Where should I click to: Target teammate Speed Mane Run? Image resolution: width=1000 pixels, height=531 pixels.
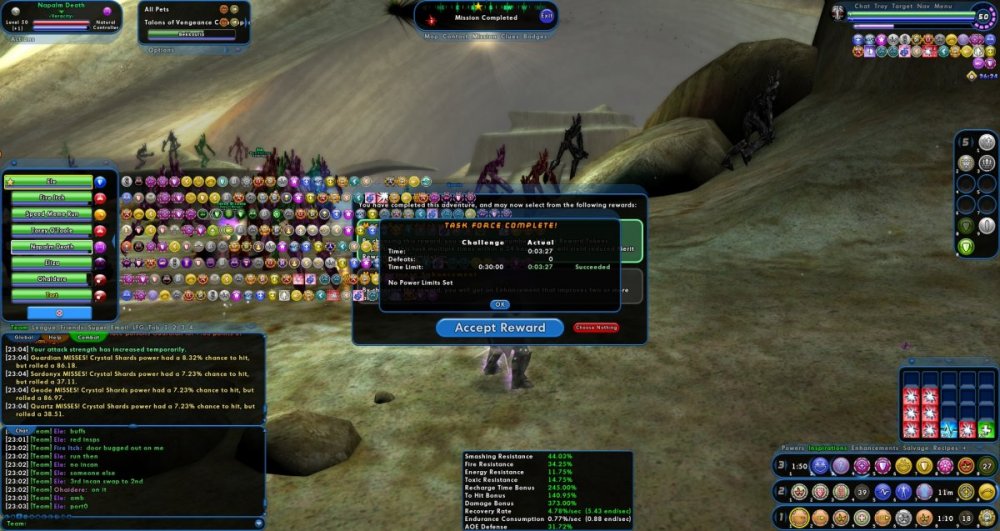click(x=52, y=214)
